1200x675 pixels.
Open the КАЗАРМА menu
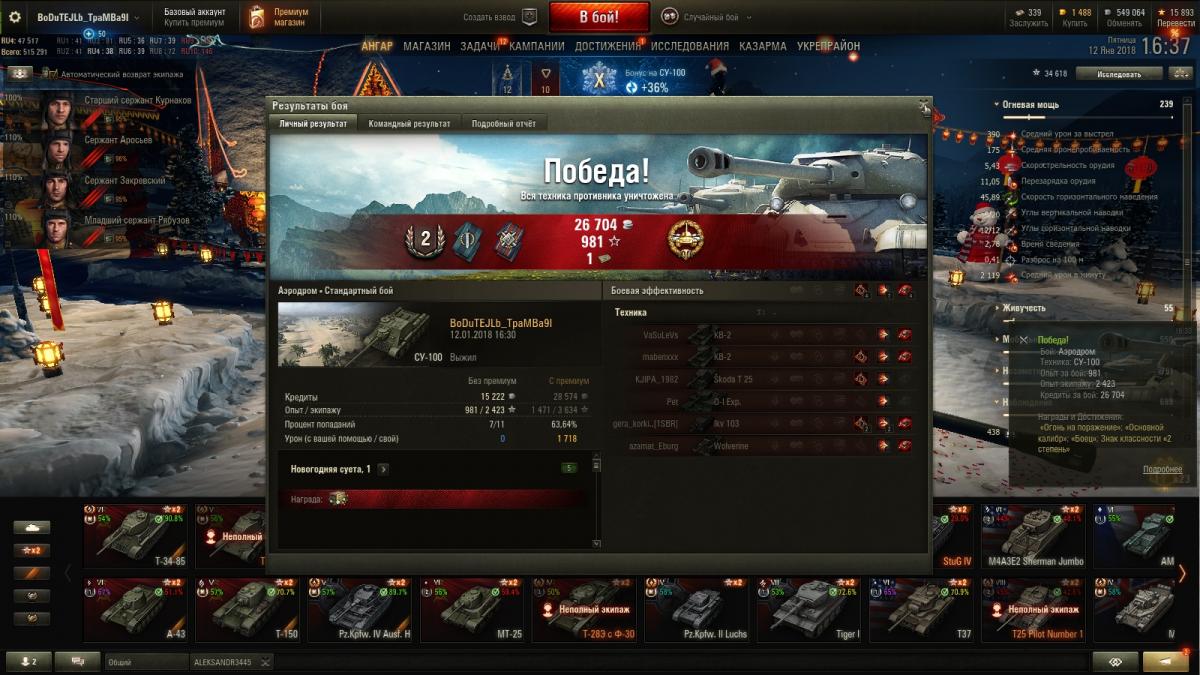(763, 46)
